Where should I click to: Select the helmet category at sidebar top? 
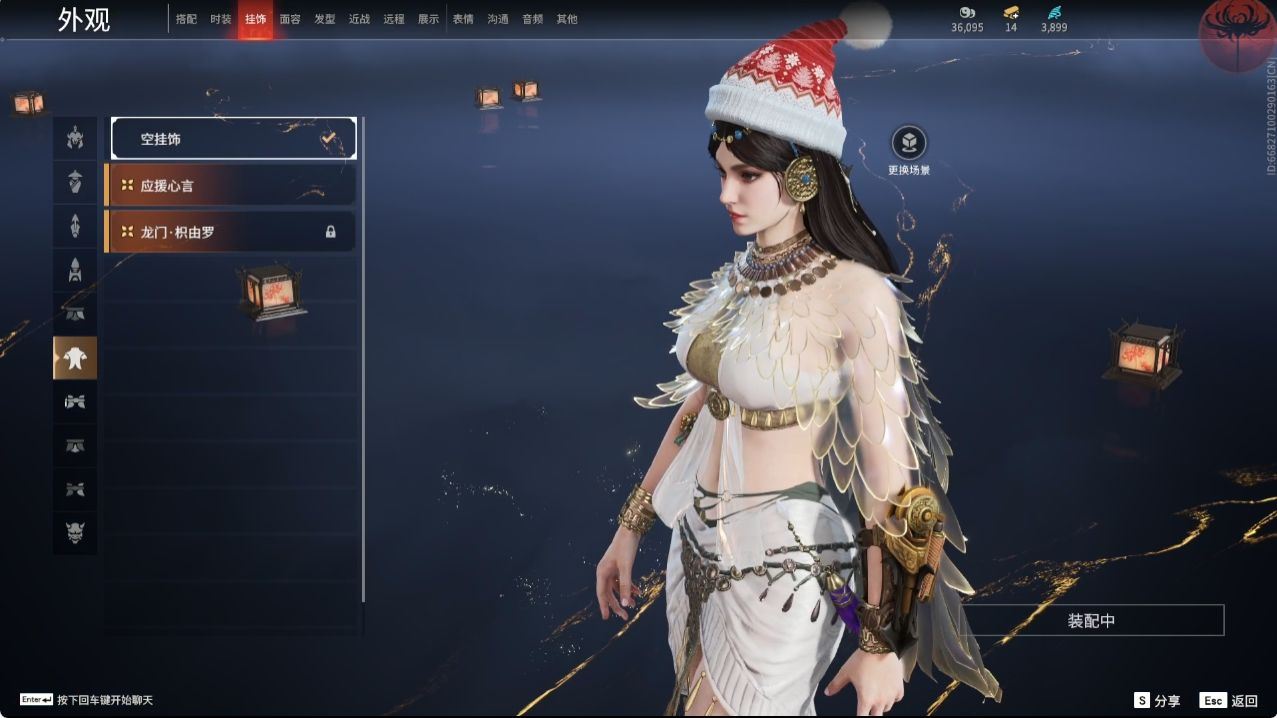(x=75, y=138)
